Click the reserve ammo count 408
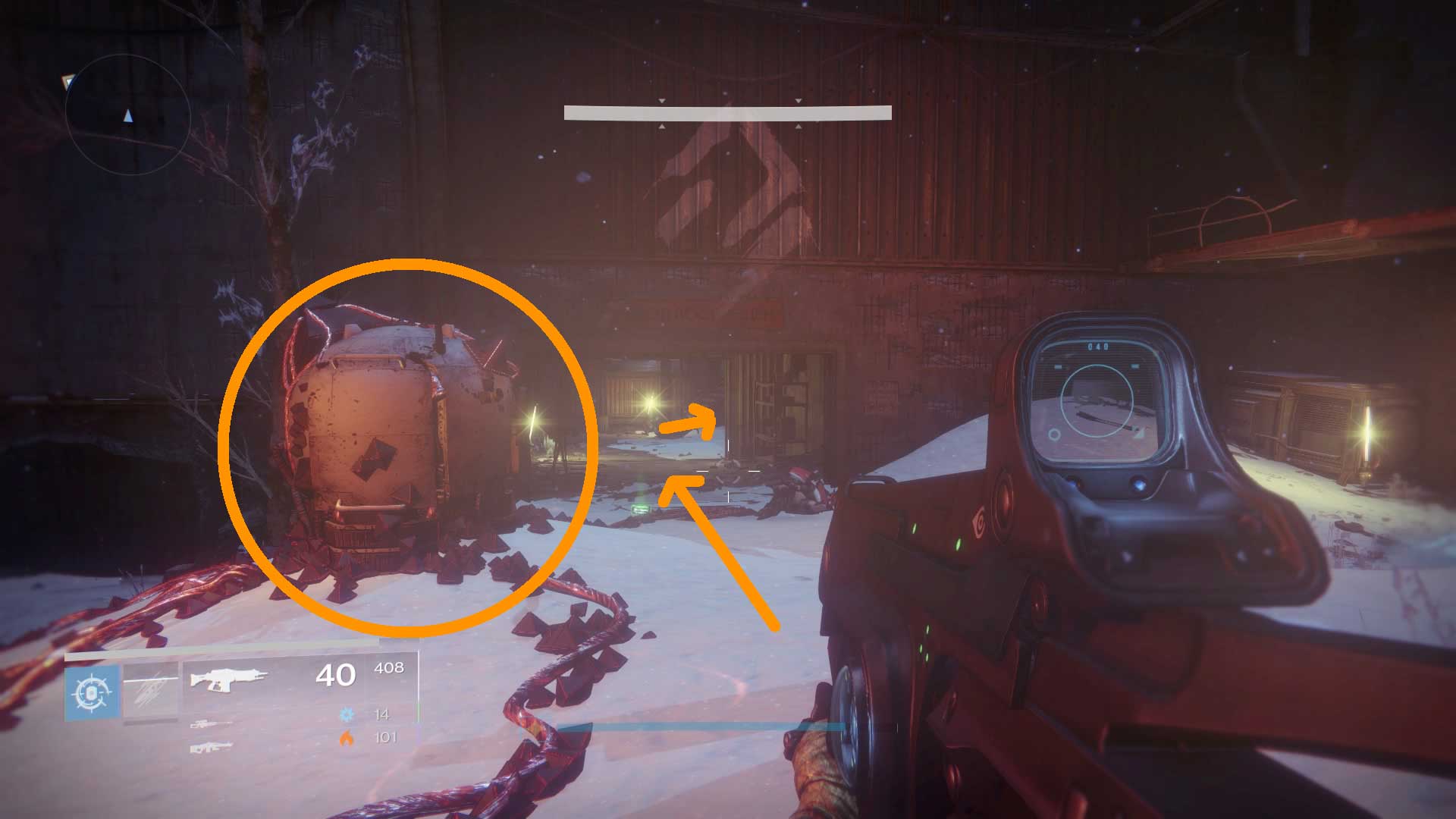 [x=390, y=669]
